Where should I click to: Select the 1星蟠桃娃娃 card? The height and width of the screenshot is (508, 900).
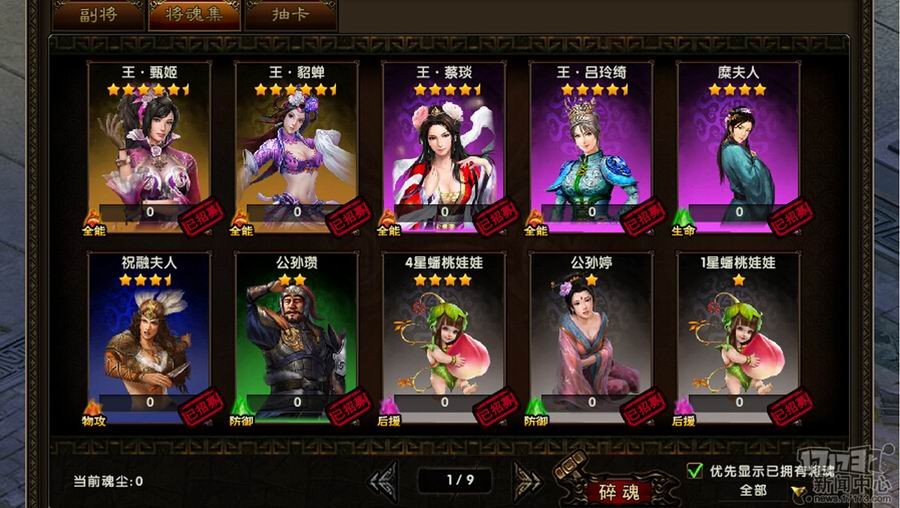tap(738, 336)
